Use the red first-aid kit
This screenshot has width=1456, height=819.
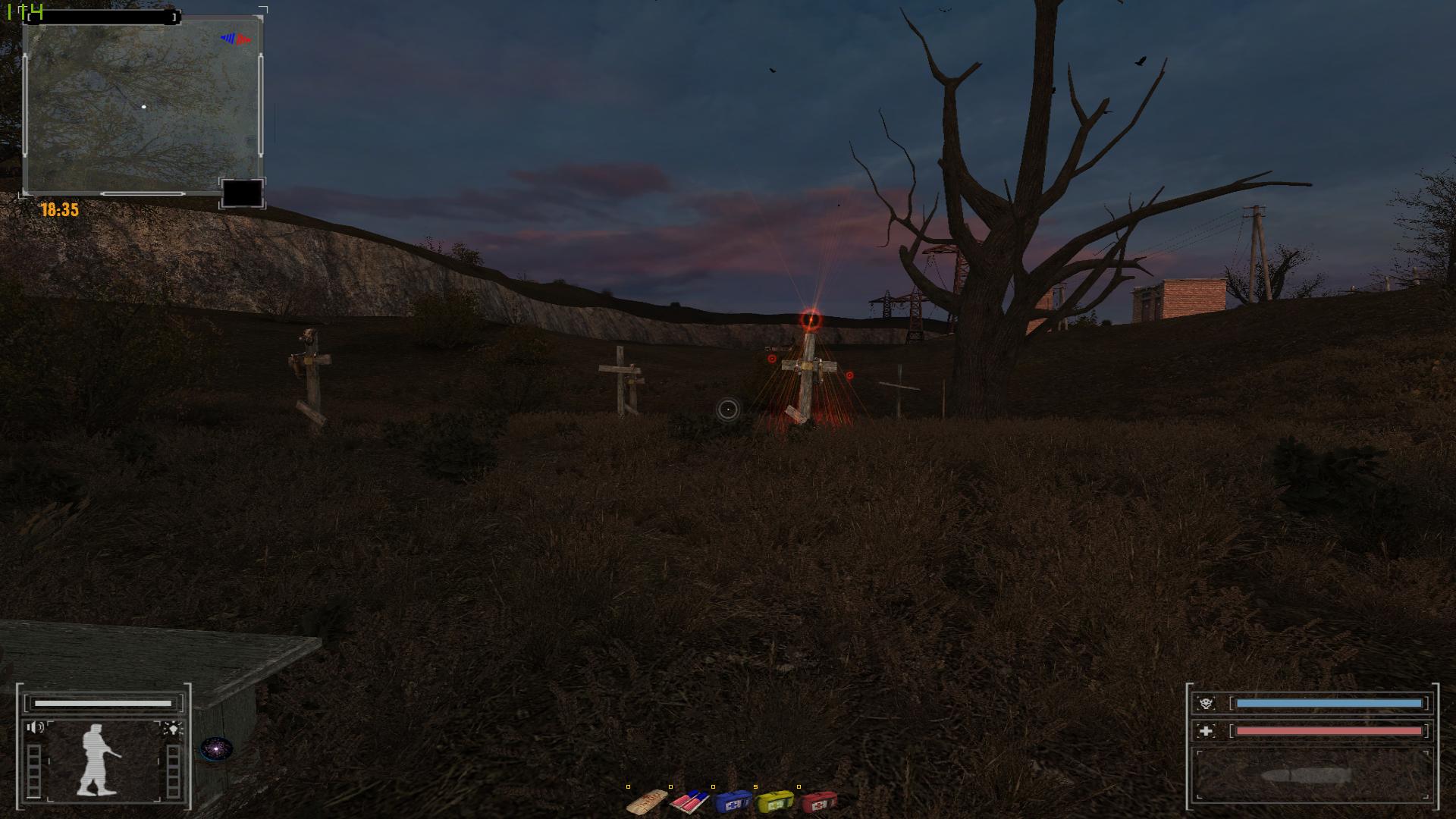tap(818, 801)
